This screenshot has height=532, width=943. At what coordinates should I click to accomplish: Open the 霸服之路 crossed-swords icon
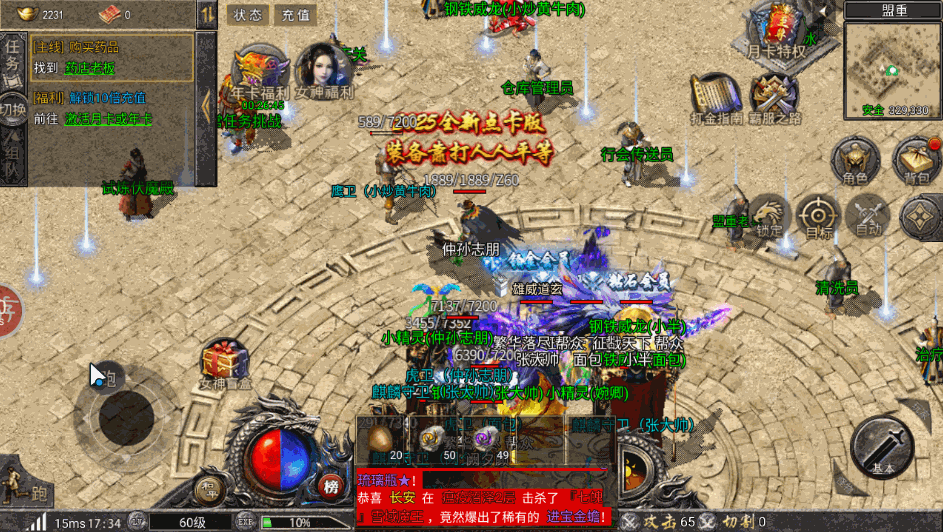774,97
